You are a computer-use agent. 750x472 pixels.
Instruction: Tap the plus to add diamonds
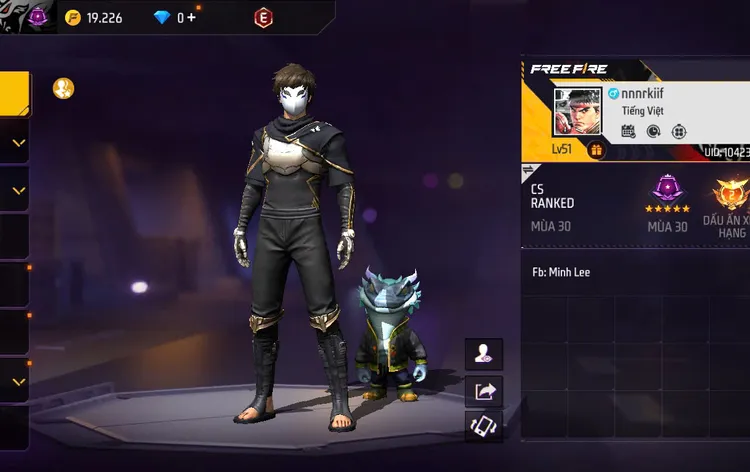pos(190,17)
